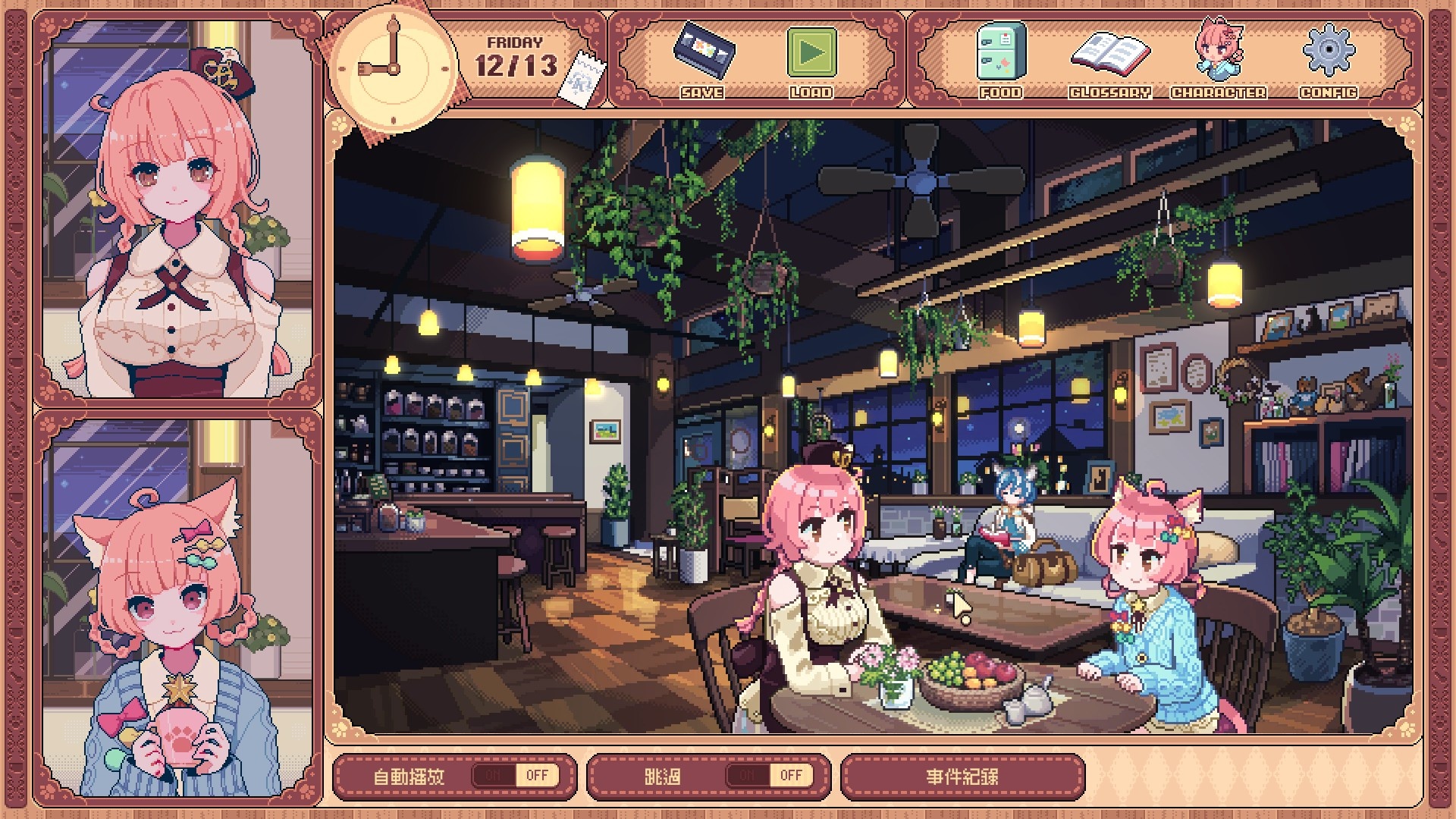This screenshot has width=1456, height=819.
Task: Open the GLOSSARY book
Action: pos(1110,55)
